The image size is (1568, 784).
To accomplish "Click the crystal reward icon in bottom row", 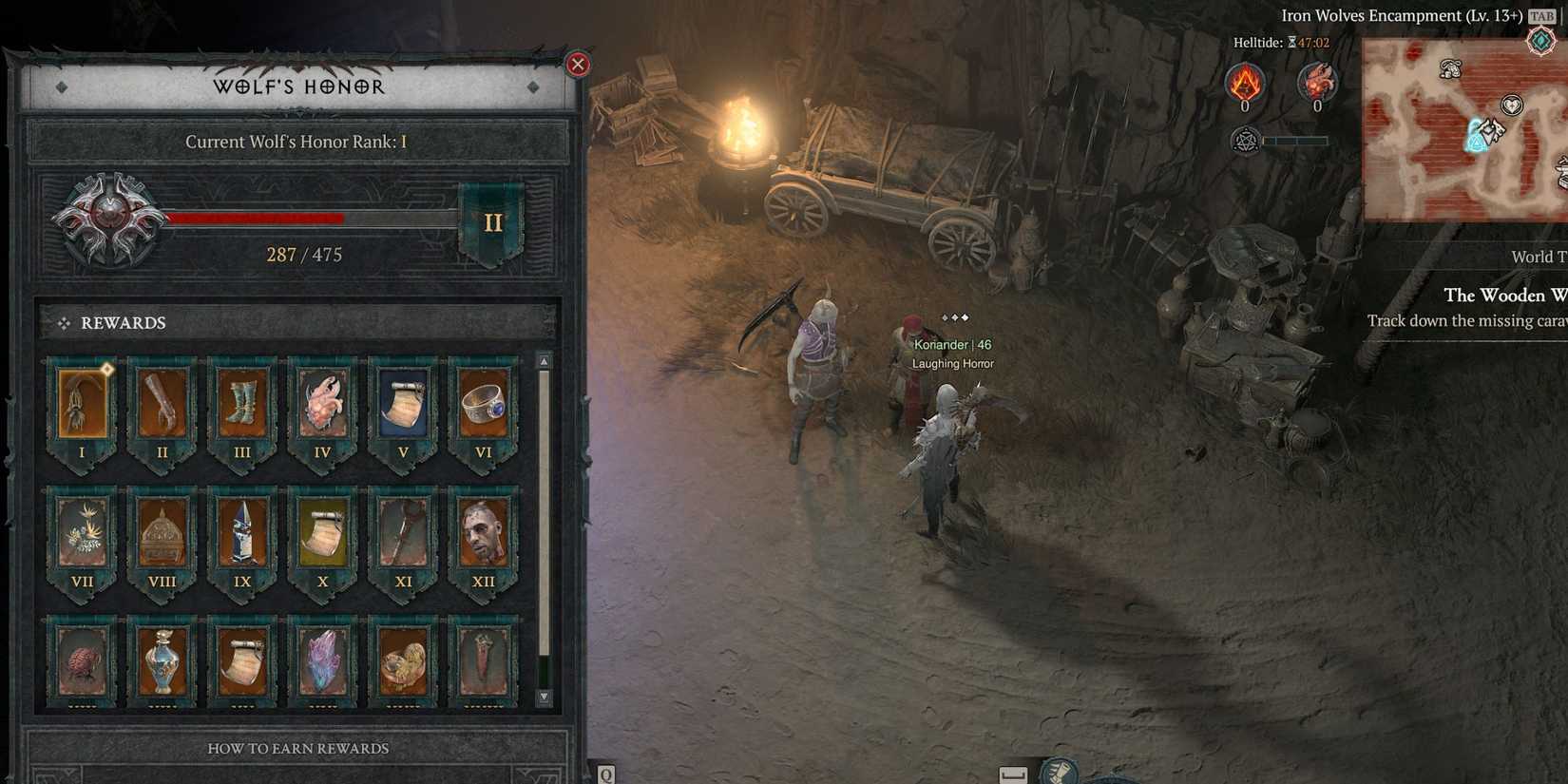I will coord(322,660).
